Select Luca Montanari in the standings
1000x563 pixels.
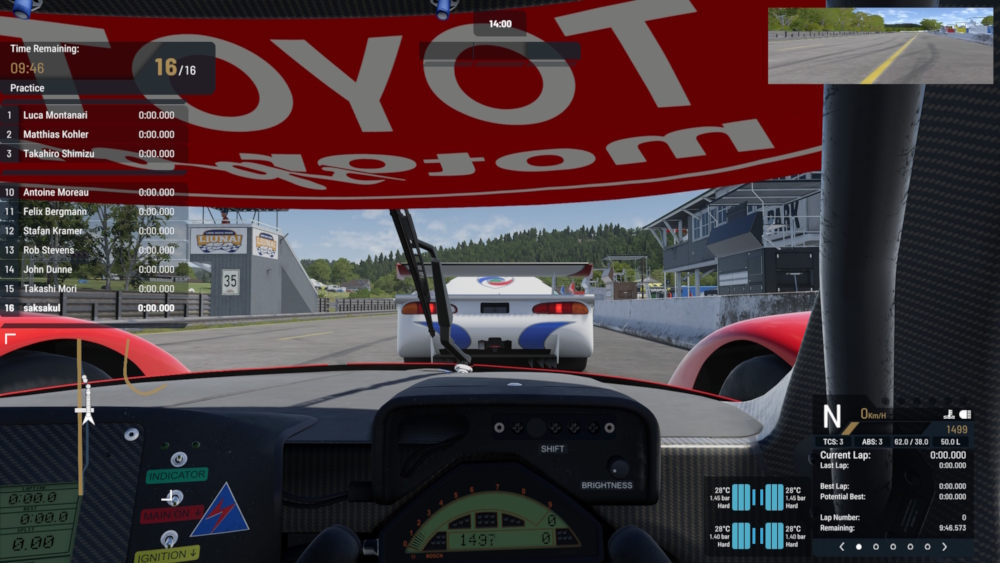coord(95,115)
